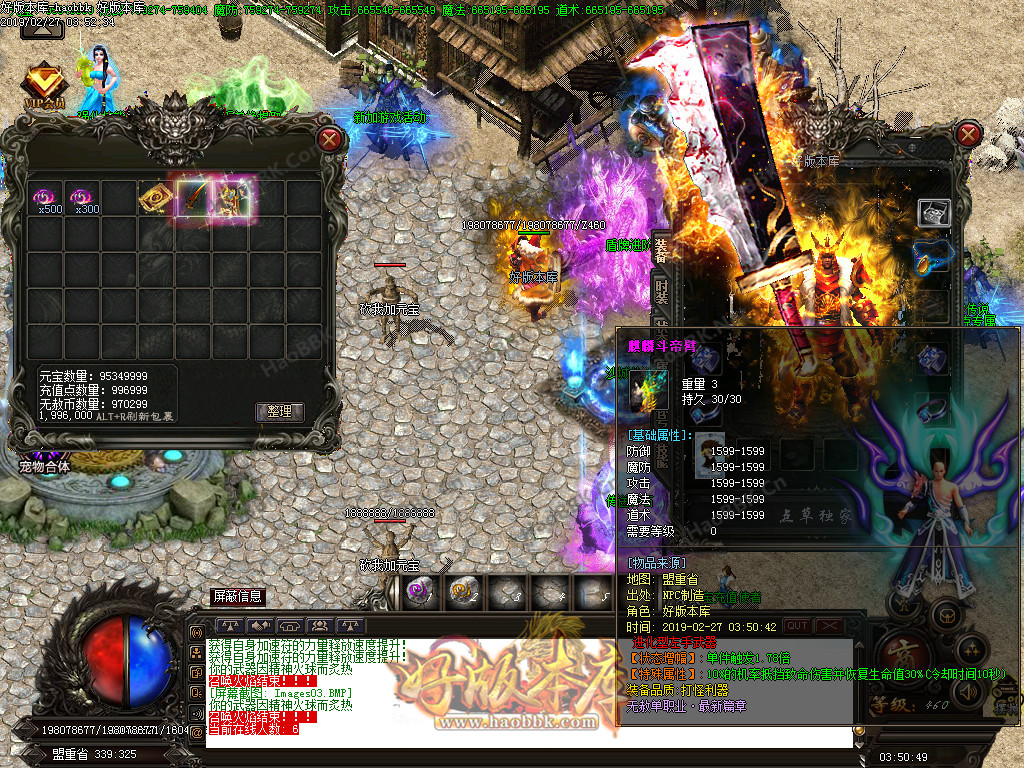Switch to the 装备 equipment tab
This screenshot has width=1024, height=768.
pyautogui.click(x=661, y=250)
